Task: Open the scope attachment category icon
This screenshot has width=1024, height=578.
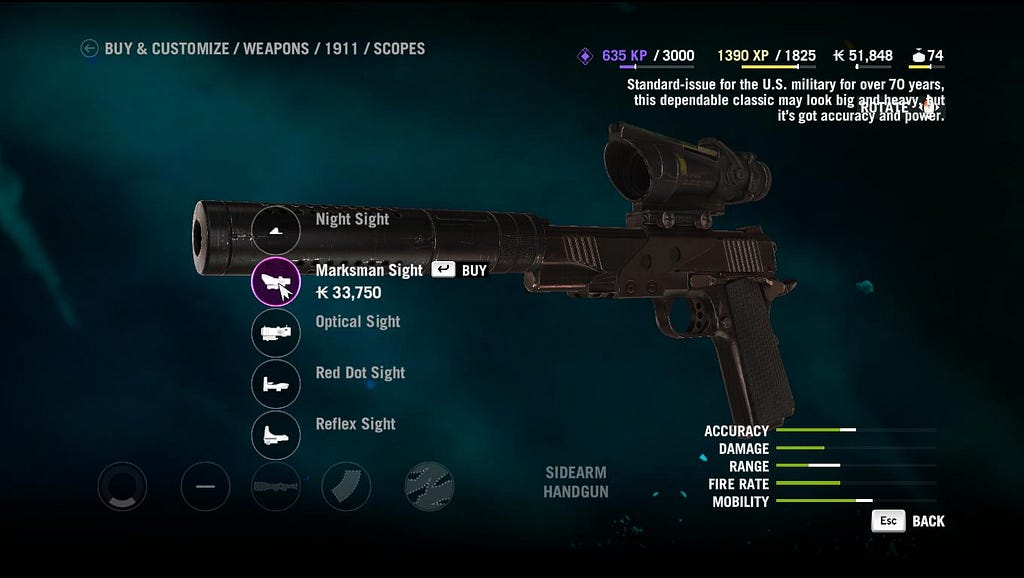Action: pos(276,487)
